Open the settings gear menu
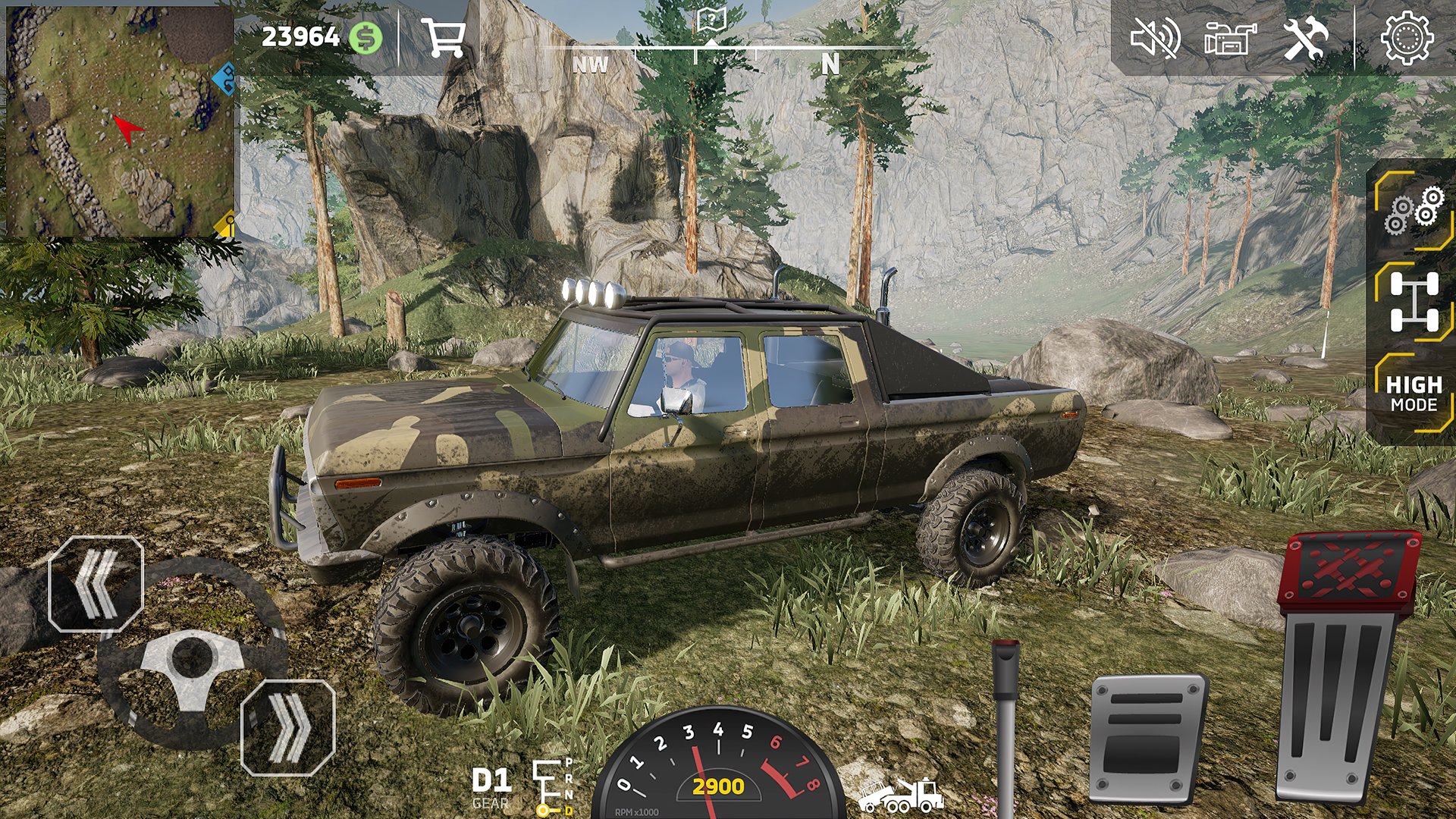This screenshot has width=1456, height=819. tap(1408, 38)
